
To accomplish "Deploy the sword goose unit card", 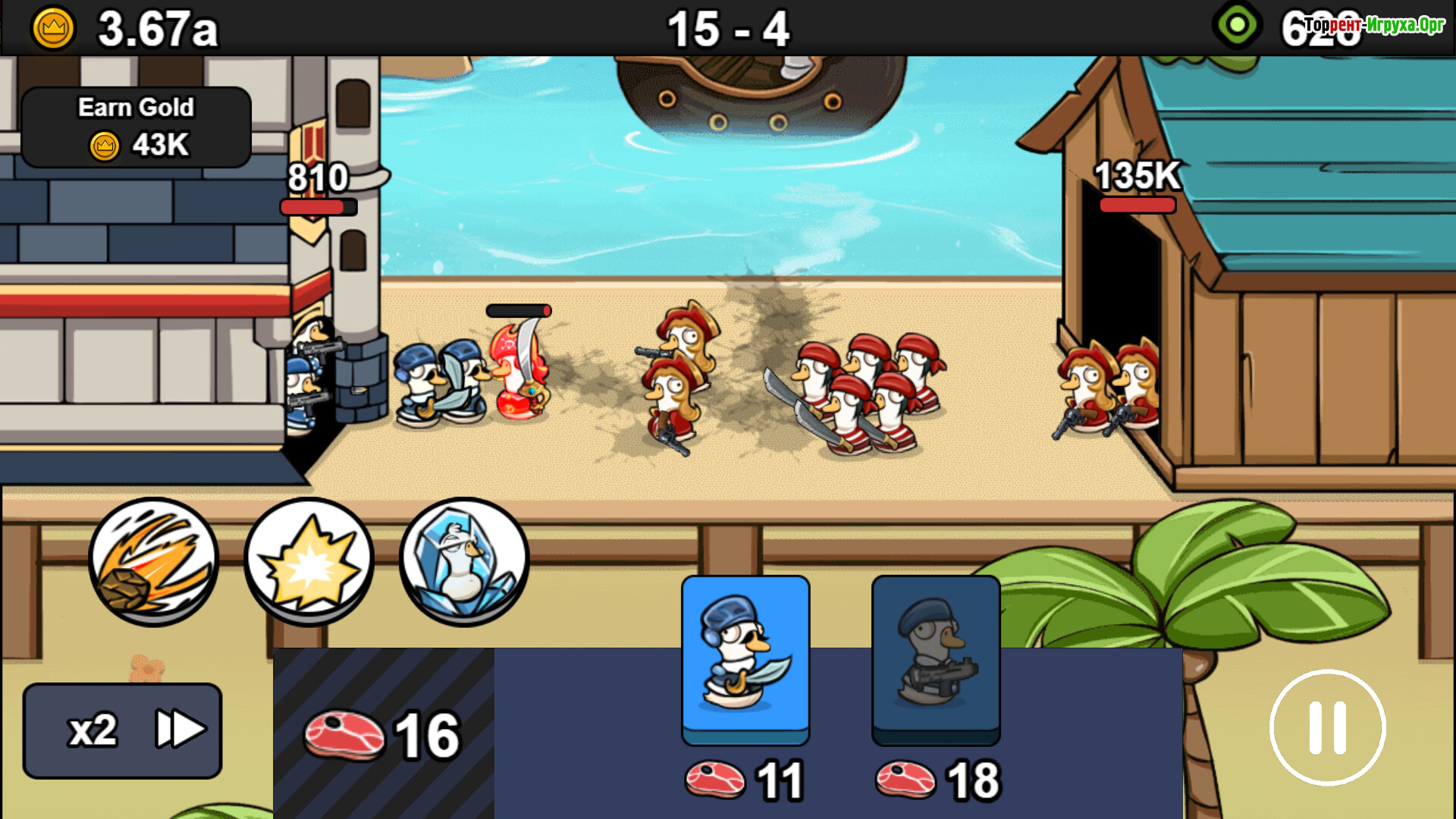I will click(x=745, y=660).
